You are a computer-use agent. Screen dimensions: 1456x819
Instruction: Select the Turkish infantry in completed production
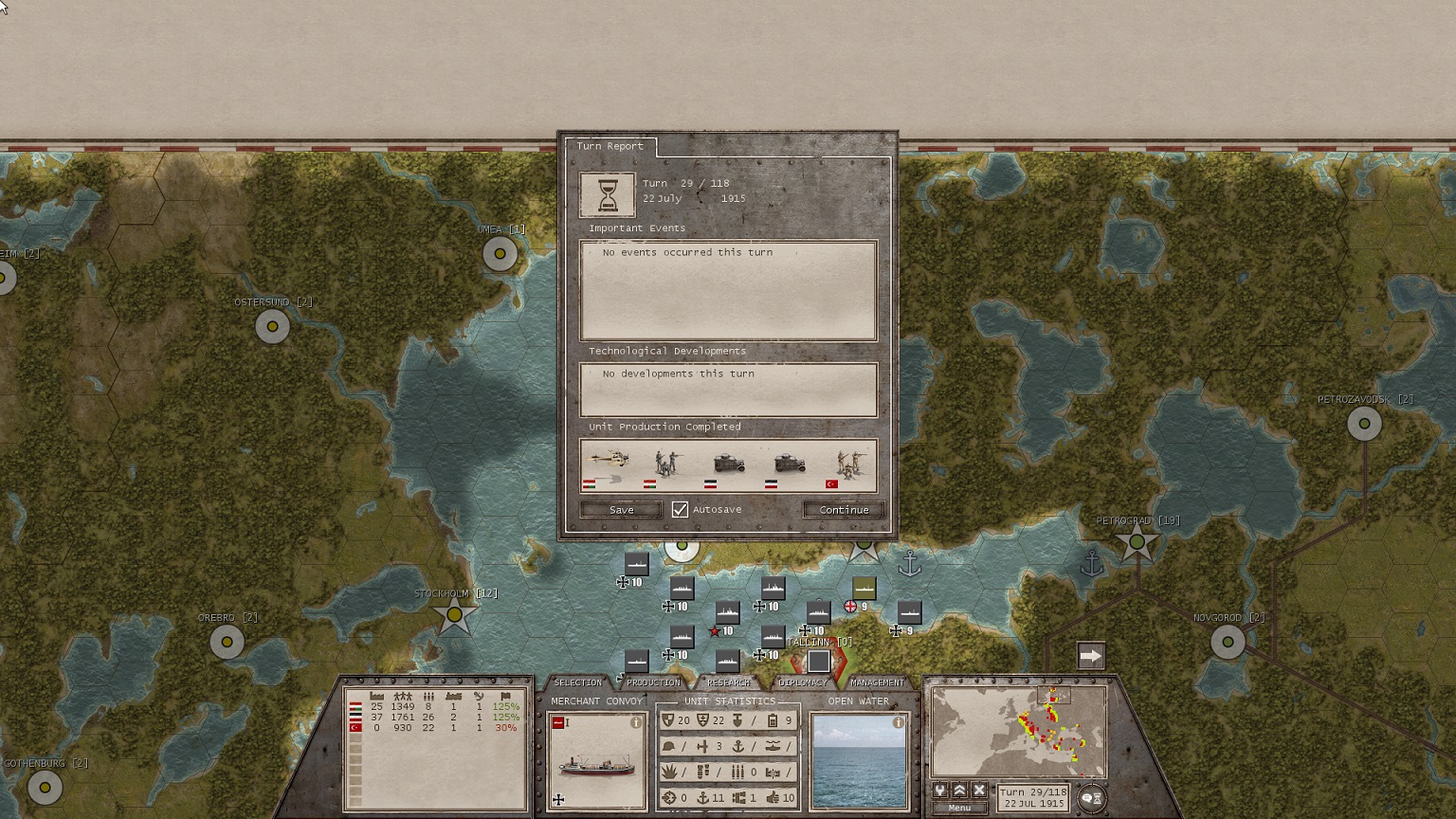[x=846, y=466]
